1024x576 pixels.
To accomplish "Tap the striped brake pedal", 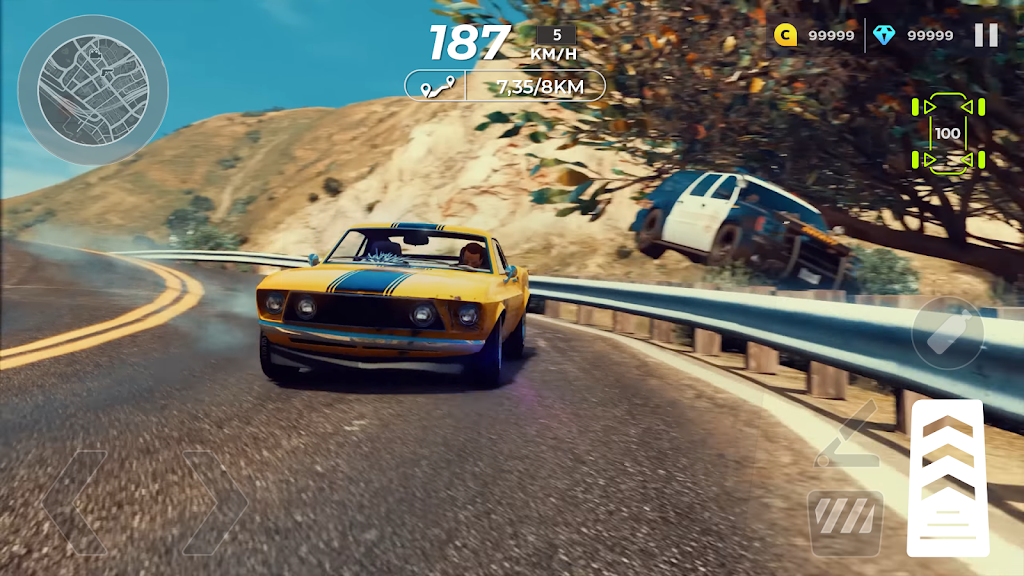I will click(x=845, y=522).
